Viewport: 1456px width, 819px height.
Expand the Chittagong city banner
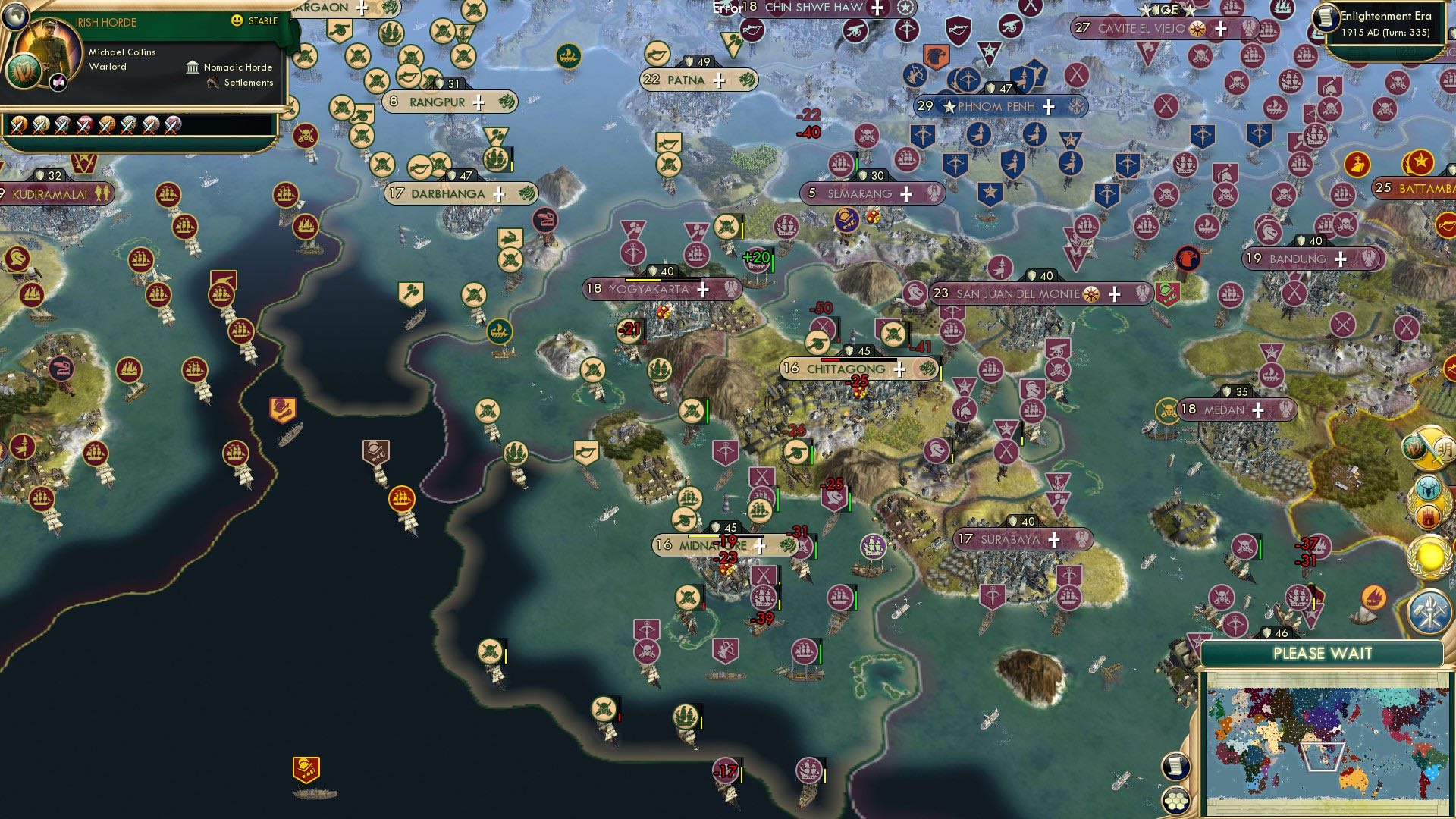(x=899, y=369)
